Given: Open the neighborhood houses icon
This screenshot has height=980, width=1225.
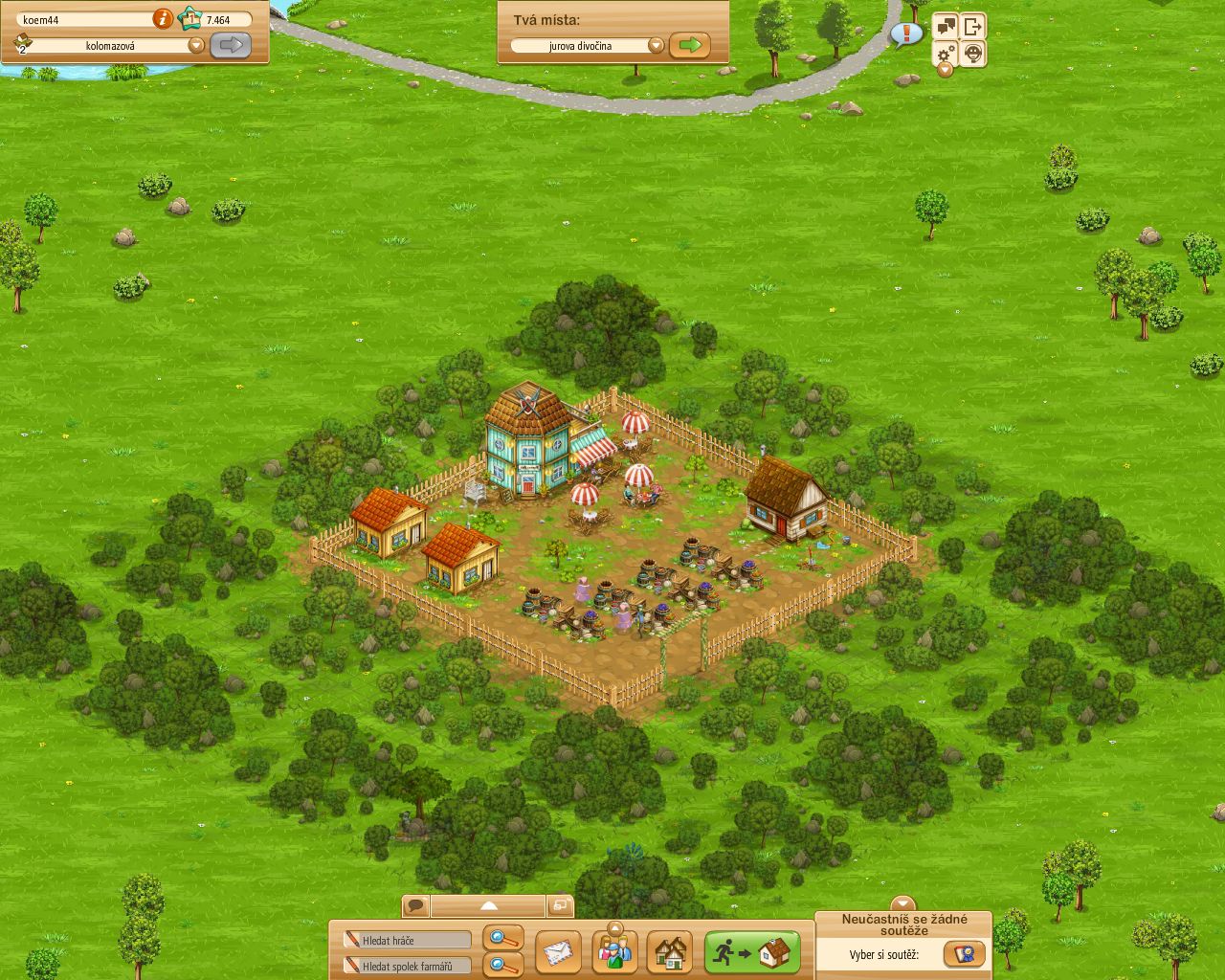Looking at the screenshot, I should click(670, 953).
